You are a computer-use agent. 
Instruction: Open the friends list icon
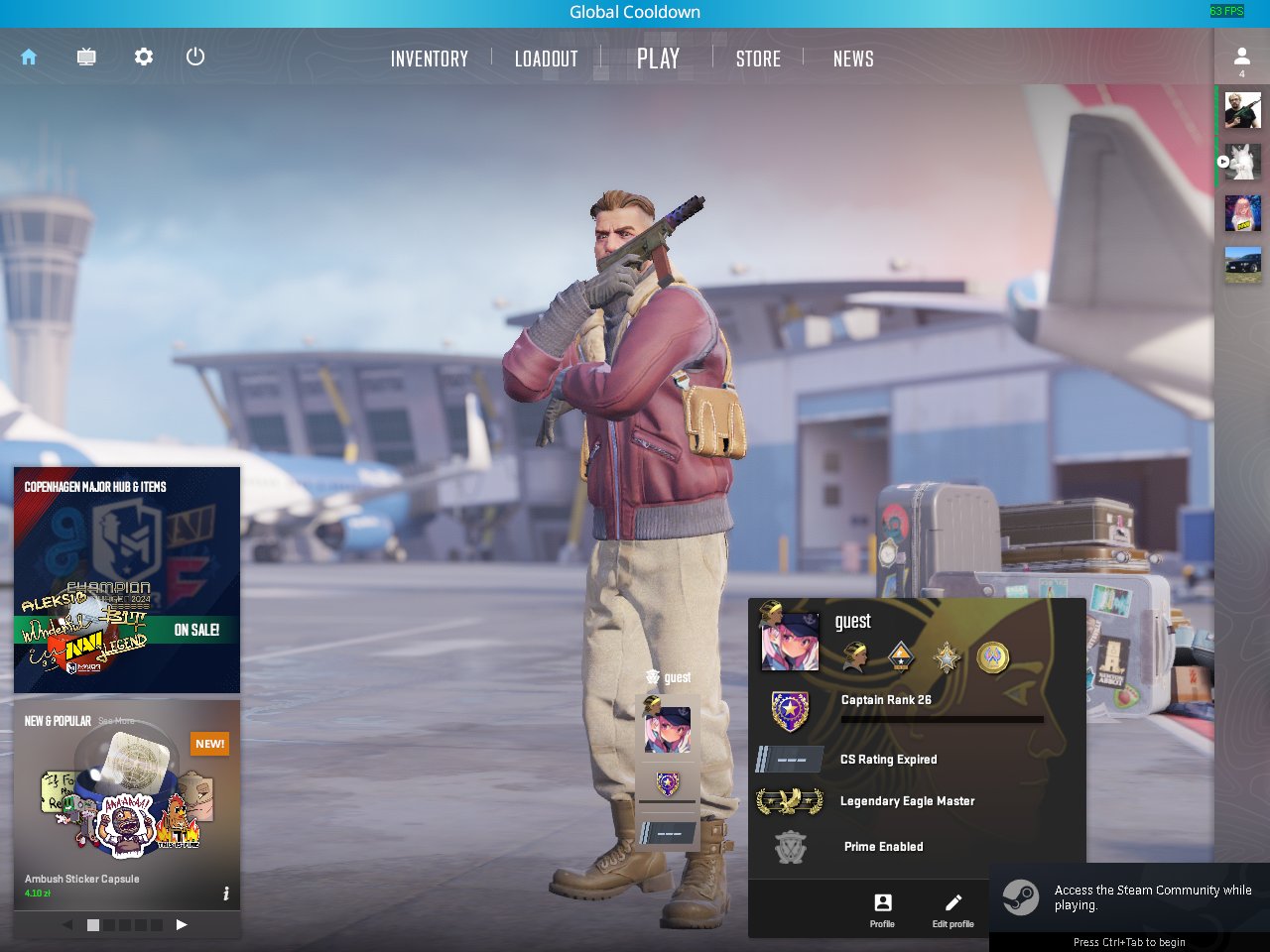coord(1241,58)
